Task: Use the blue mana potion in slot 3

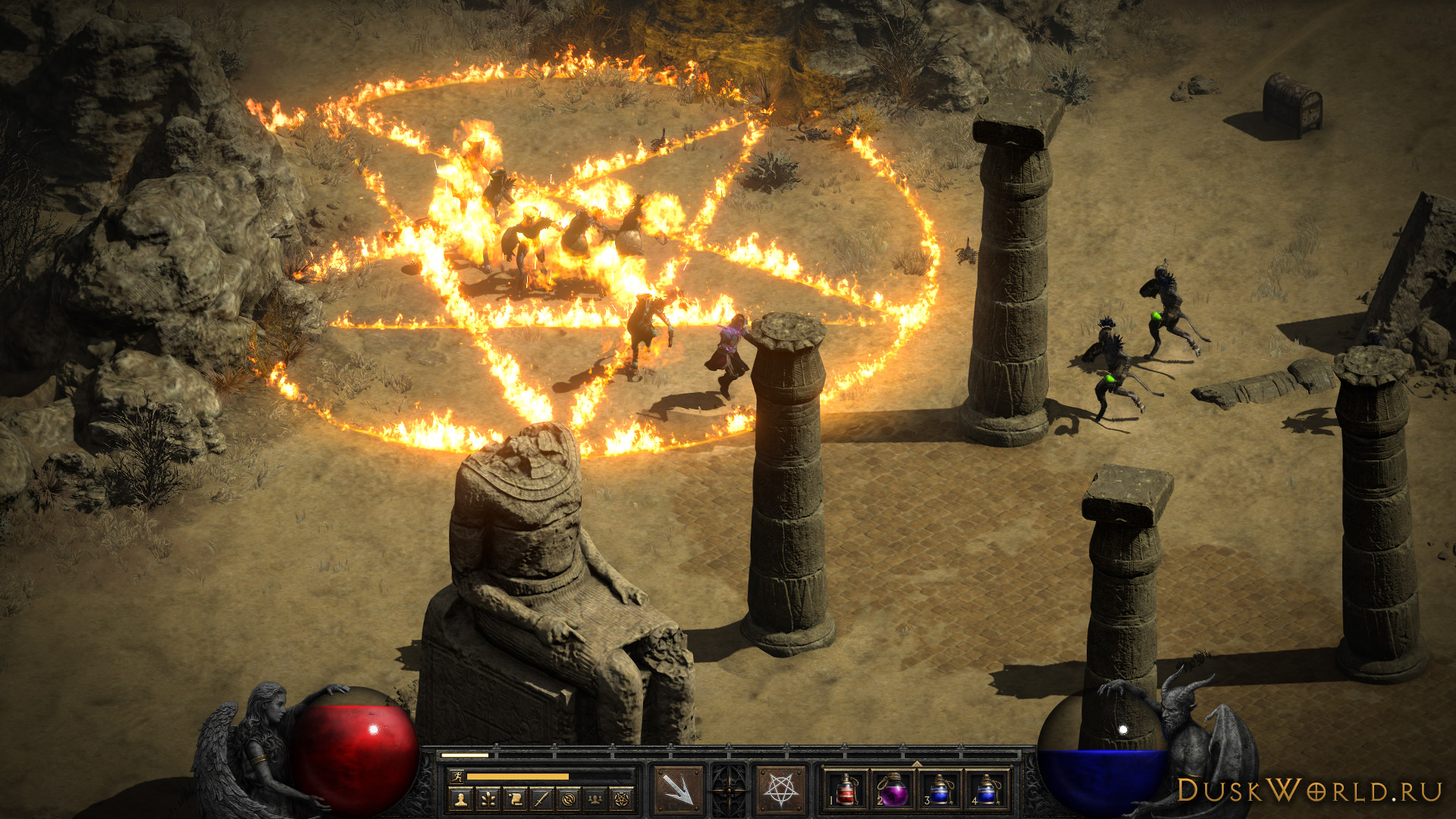Action: pyautogui.click(x=940, y=790)
